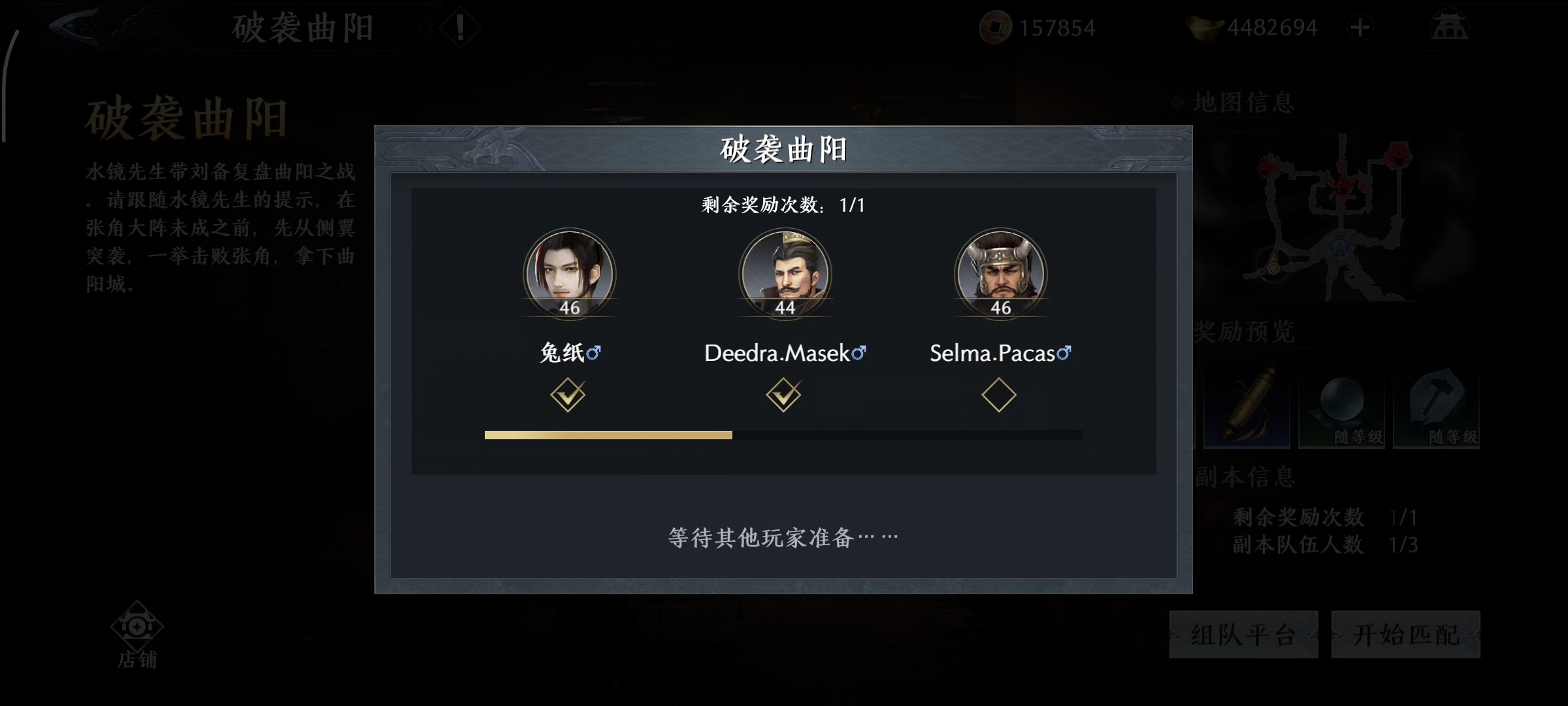Select the scroll item in 奖励预览

(1247, 405)
